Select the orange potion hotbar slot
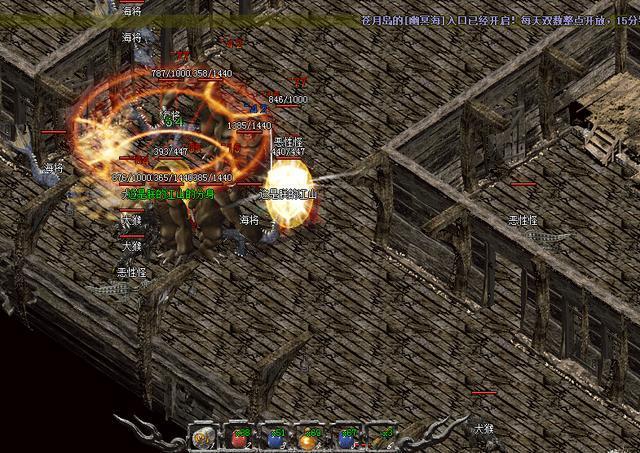The width and height of the screenshot is (640, 453). (x=310, y=437)
